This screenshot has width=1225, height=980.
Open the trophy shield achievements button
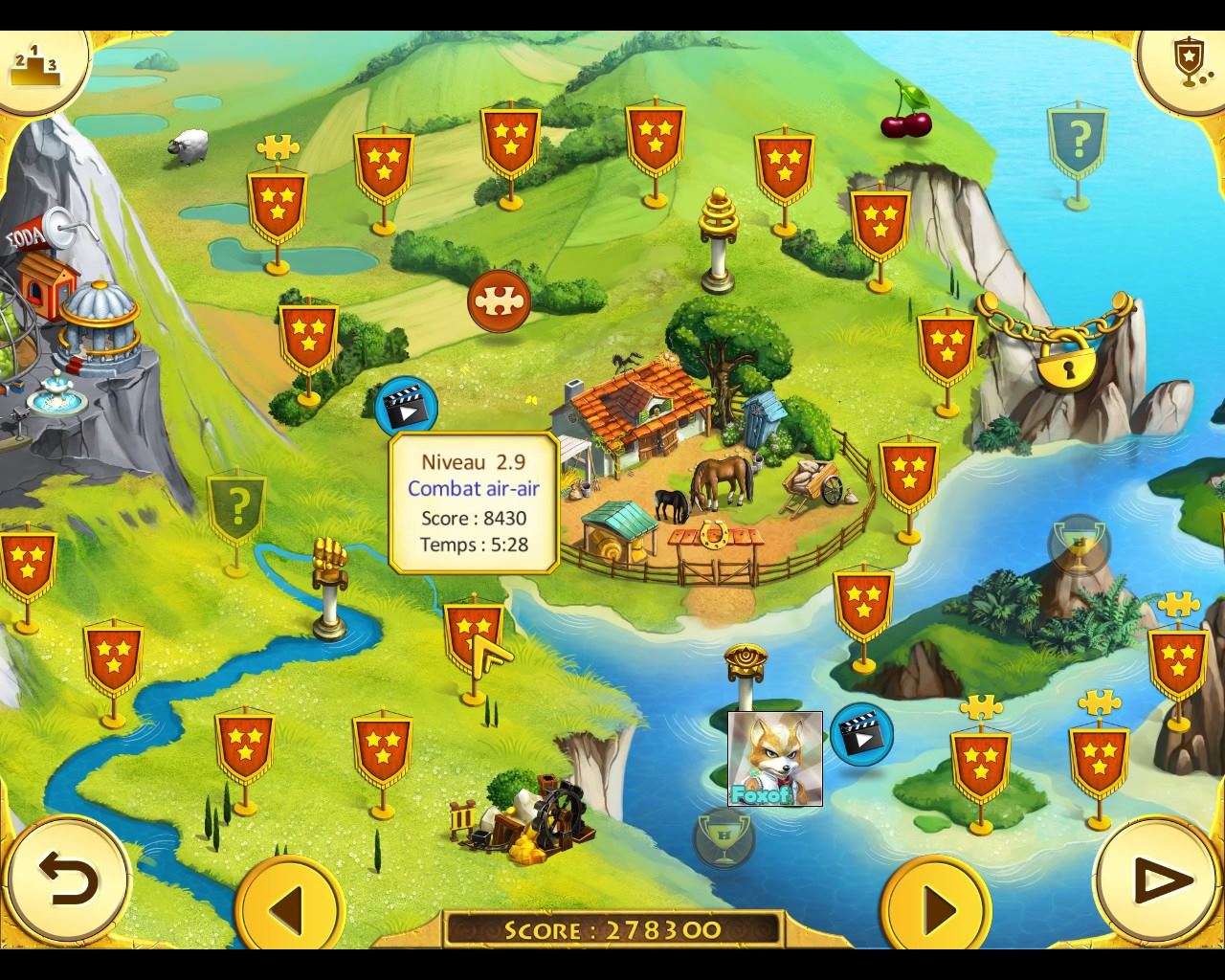pyautogui.click(x=1189, y=63)
